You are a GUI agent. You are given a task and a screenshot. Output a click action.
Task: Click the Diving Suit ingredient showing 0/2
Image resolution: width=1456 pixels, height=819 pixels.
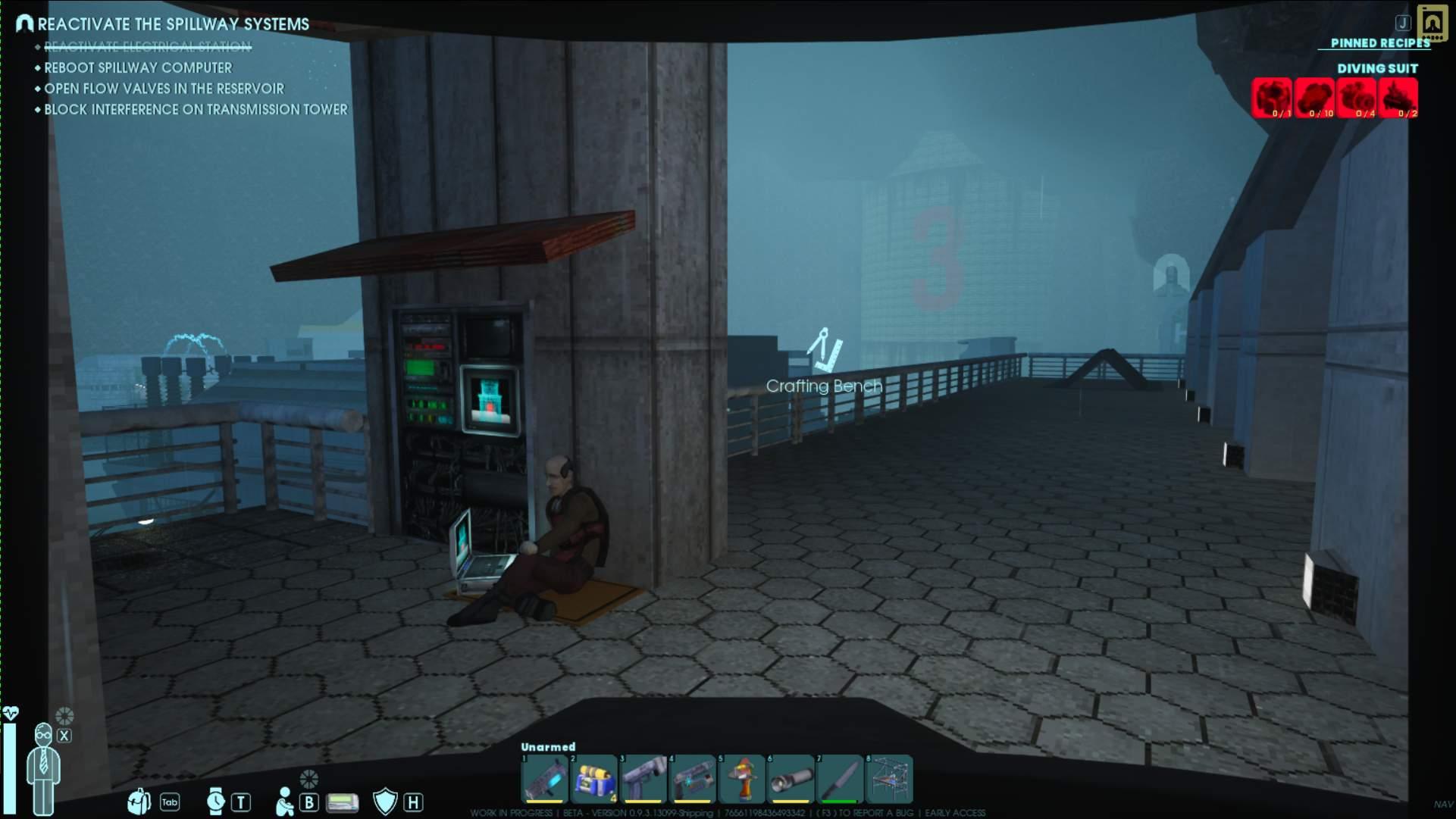pos(1398,98)
